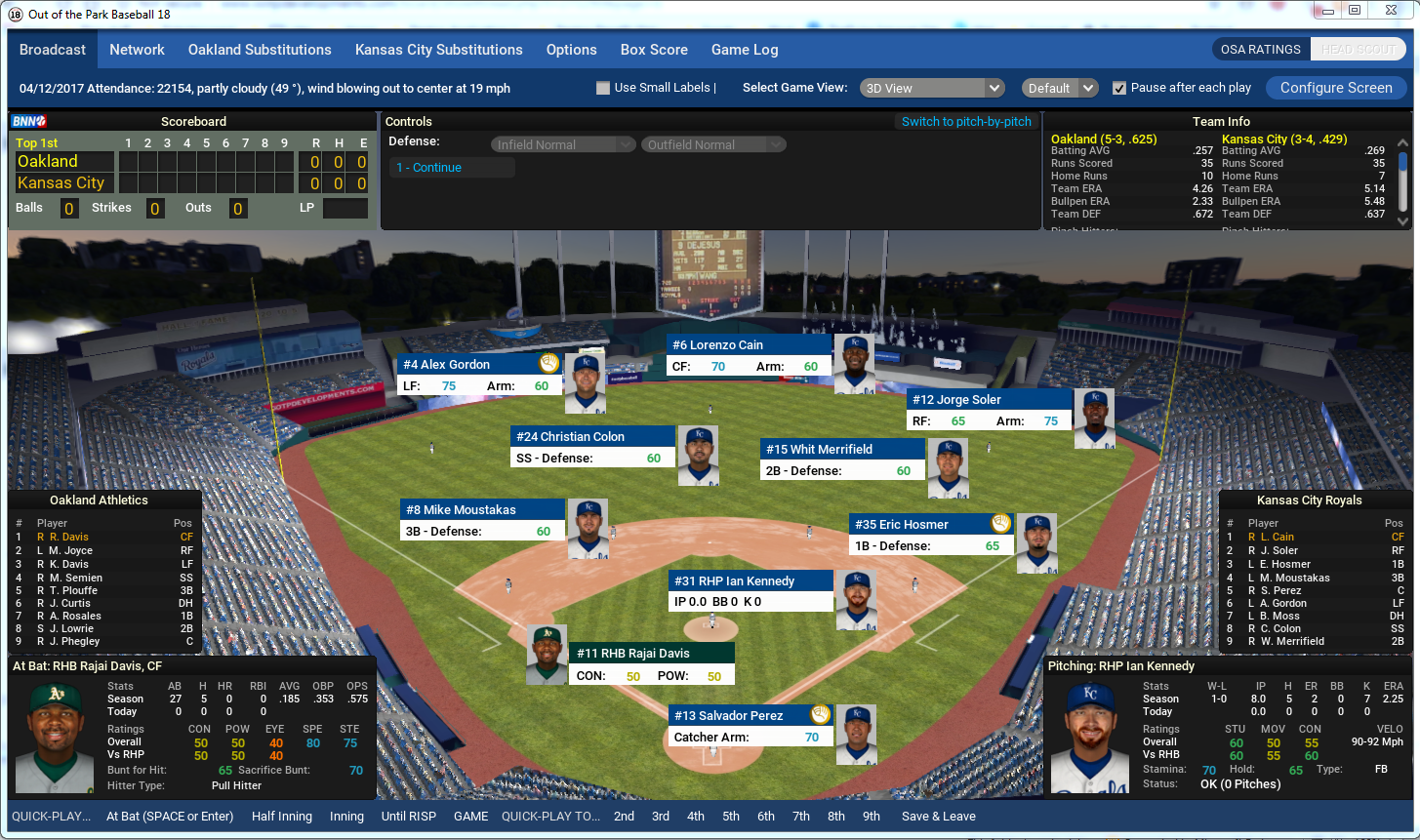
Task: Close the game window
Action: (1394, 11)
